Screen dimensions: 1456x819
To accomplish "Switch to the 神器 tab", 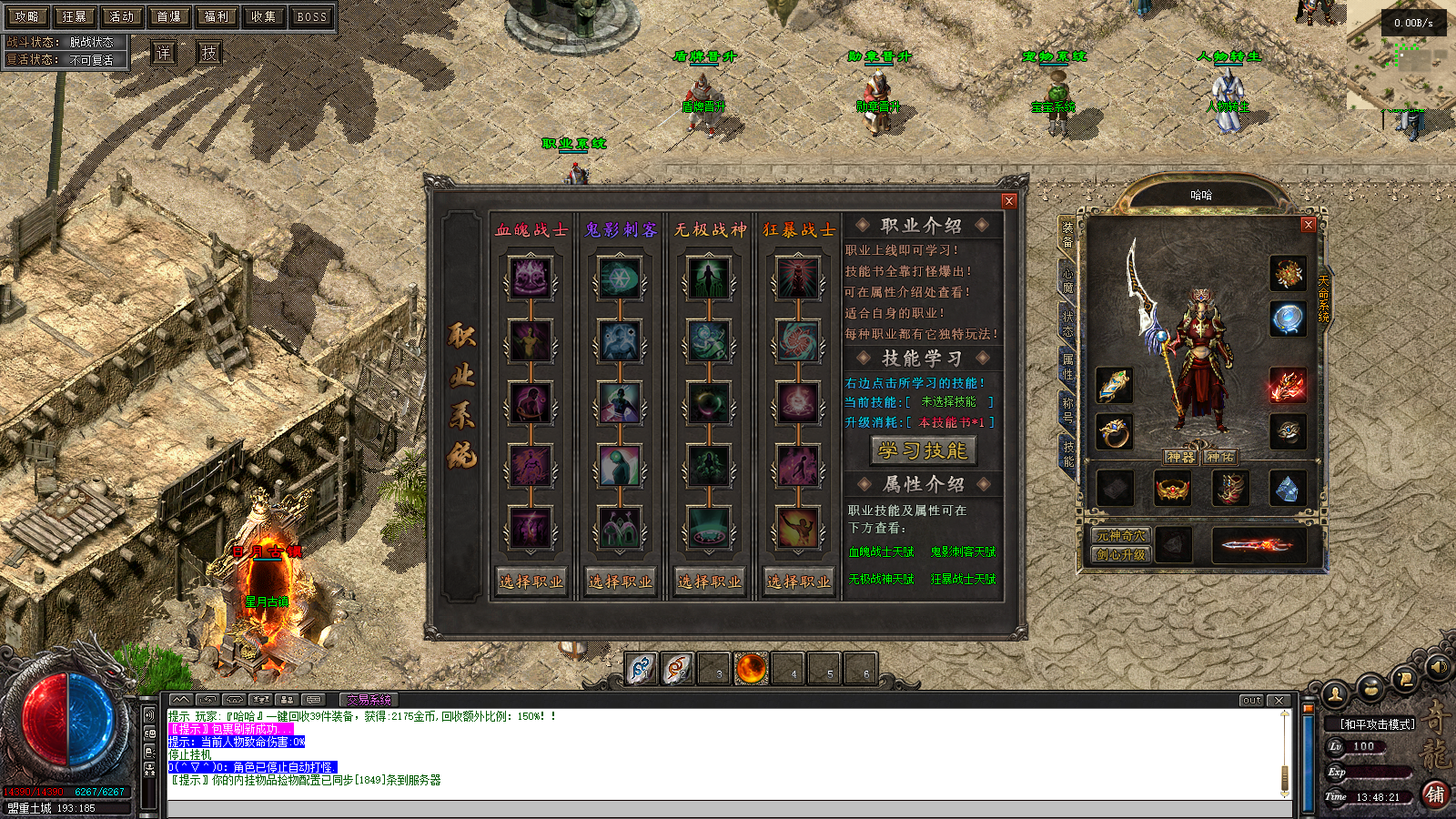I will (x=1181, y=457).
